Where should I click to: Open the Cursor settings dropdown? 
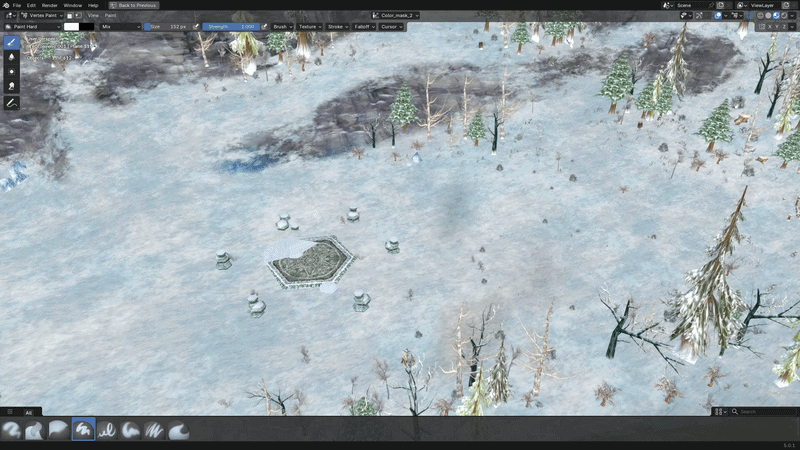click(x=390, y=27)
